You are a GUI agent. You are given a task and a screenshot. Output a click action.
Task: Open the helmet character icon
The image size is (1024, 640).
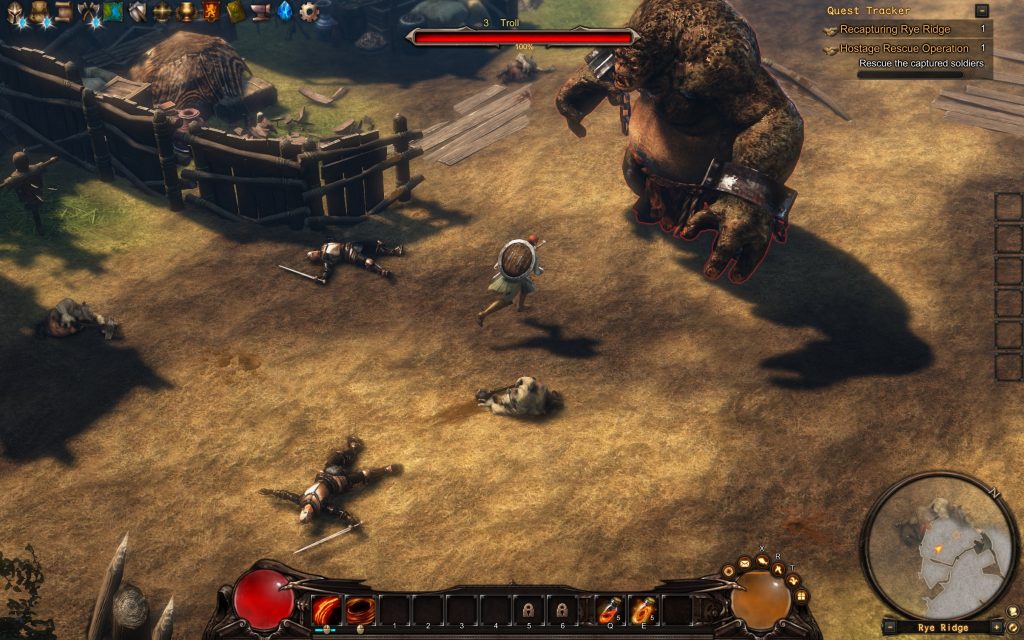tap(16, 12)
